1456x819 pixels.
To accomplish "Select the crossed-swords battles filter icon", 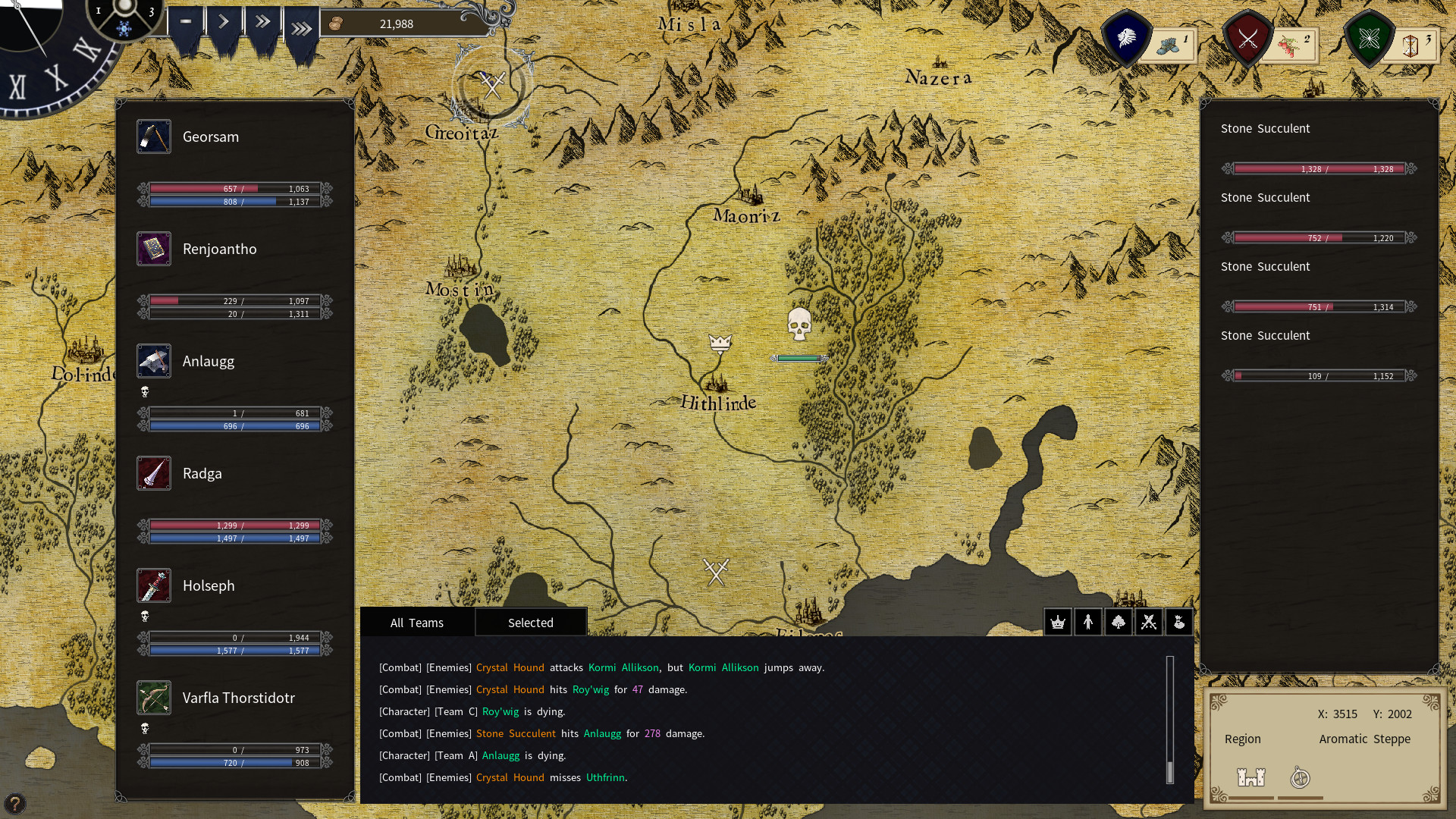I will (1149, 622).
